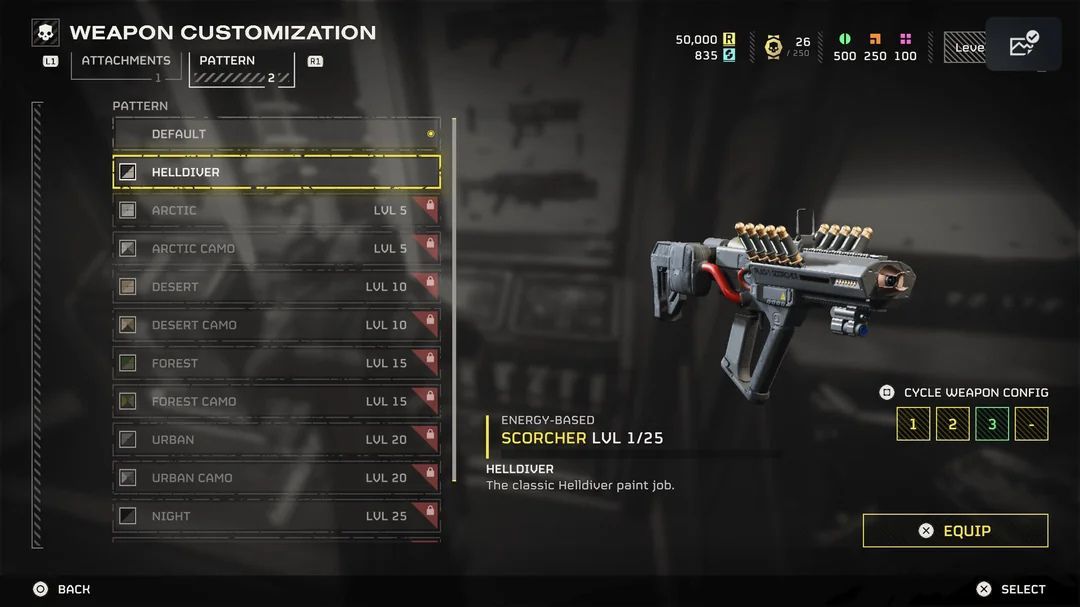This screenshot has height=607, width=1080.
Task: Select the locked Arctic pattern
Action: 276,210
